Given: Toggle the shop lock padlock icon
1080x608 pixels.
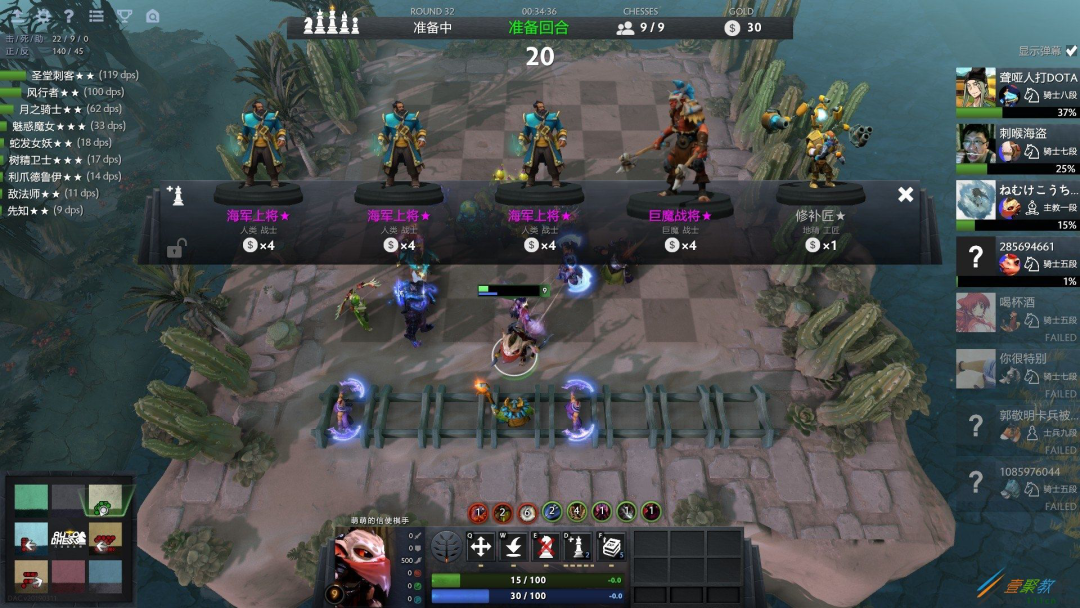Looking at the screenshot, I should [x=175, y=248].
